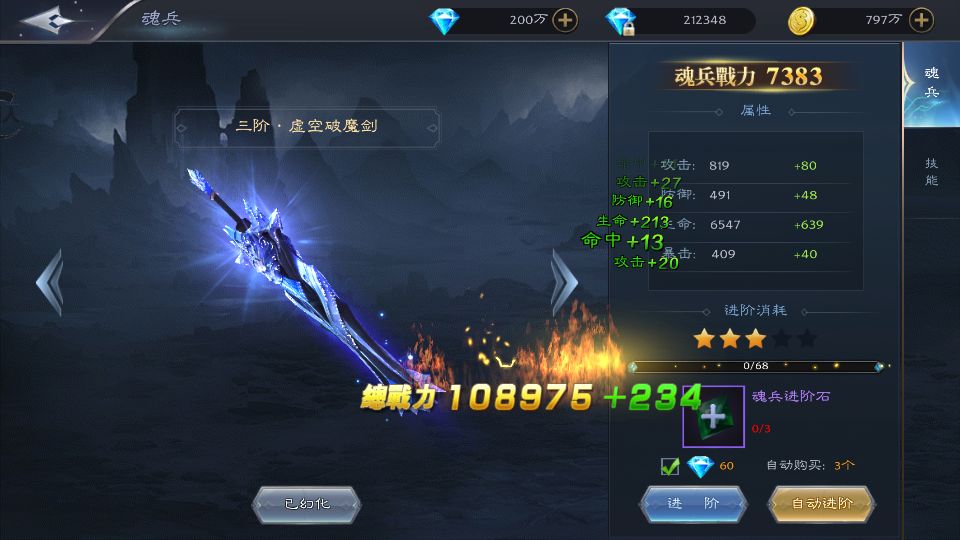Show the next soul weapon
960x540 pixels.
click(x=564, y=283)
